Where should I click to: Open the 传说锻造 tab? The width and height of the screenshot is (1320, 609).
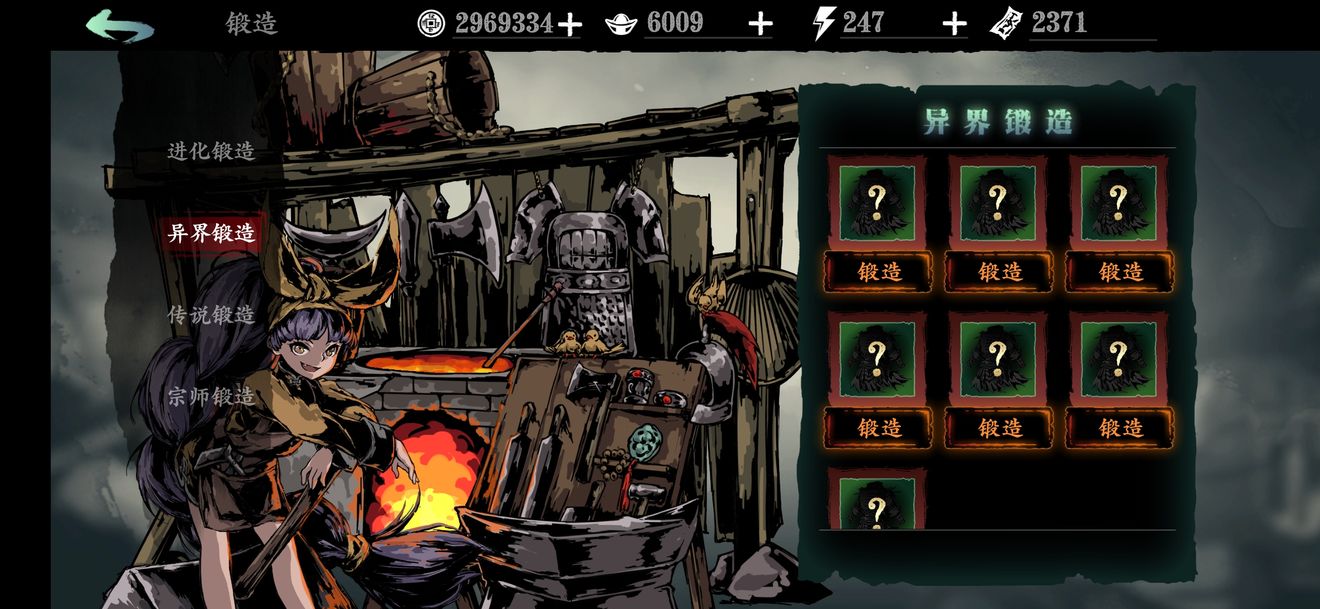click(211, 315)
